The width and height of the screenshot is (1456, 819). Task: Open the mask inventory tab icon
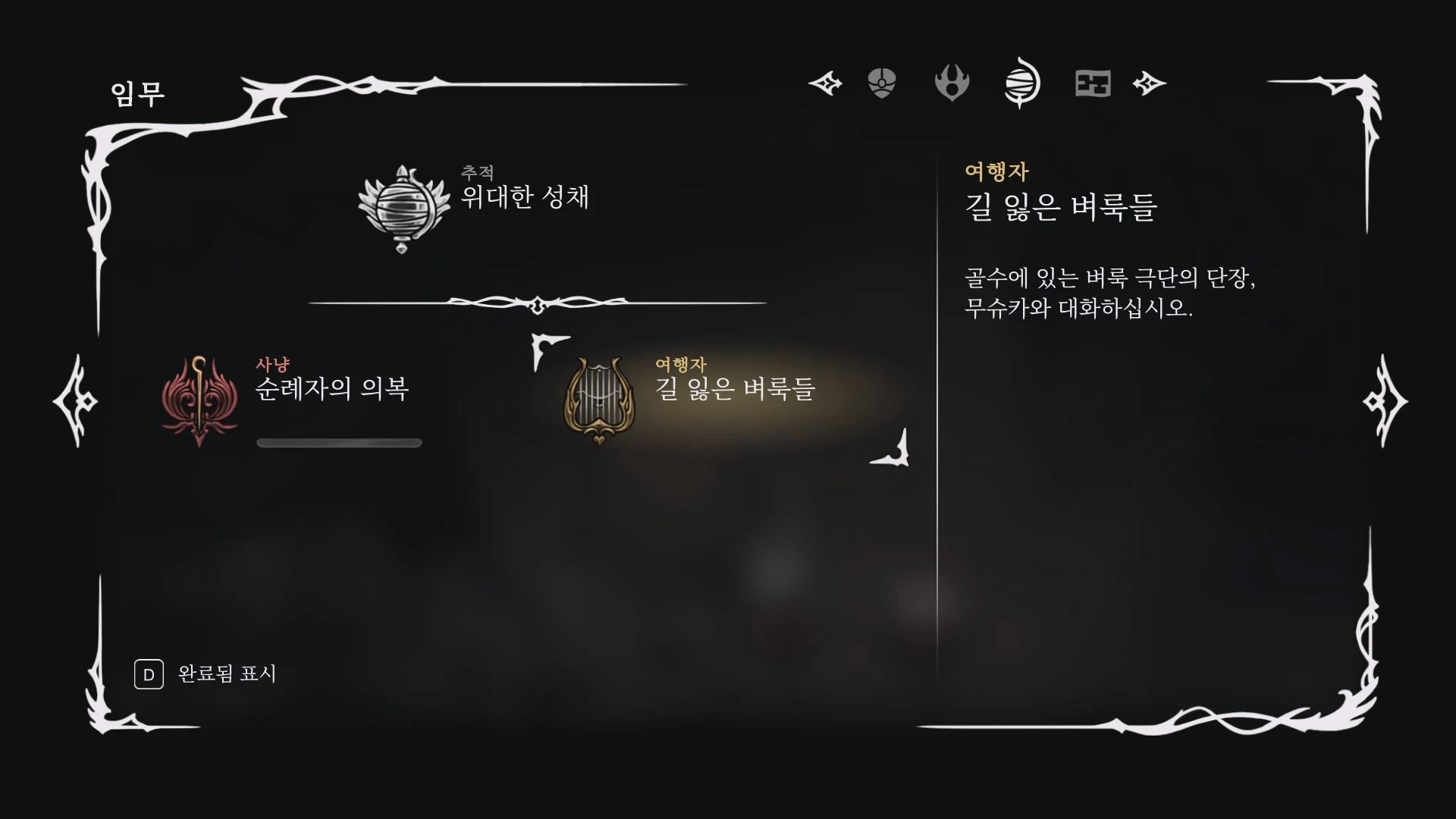pyautogui.click(x=882, y=83)
